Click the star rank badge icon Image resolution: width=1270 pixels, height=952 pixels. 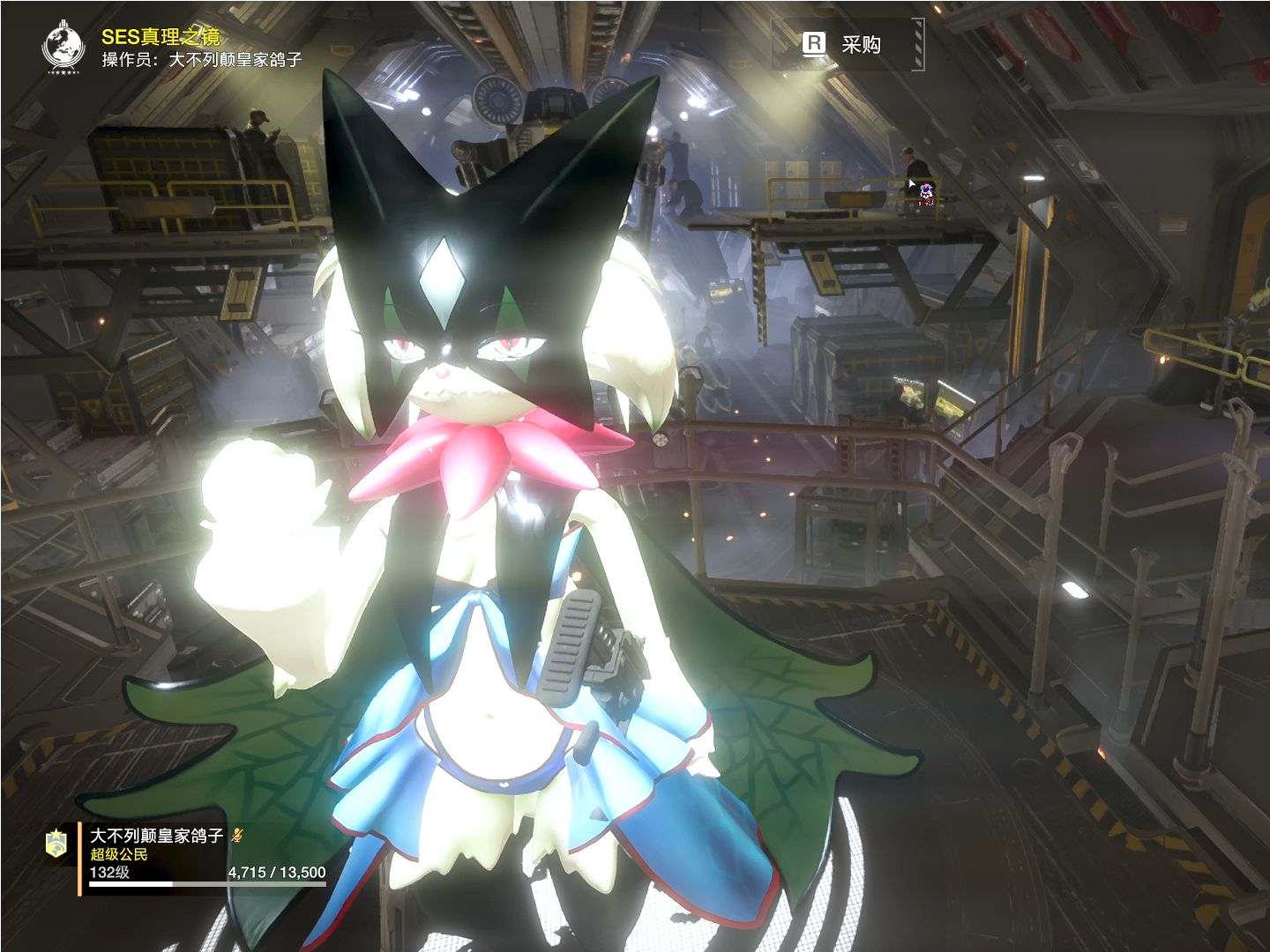(x=57, y=843)
